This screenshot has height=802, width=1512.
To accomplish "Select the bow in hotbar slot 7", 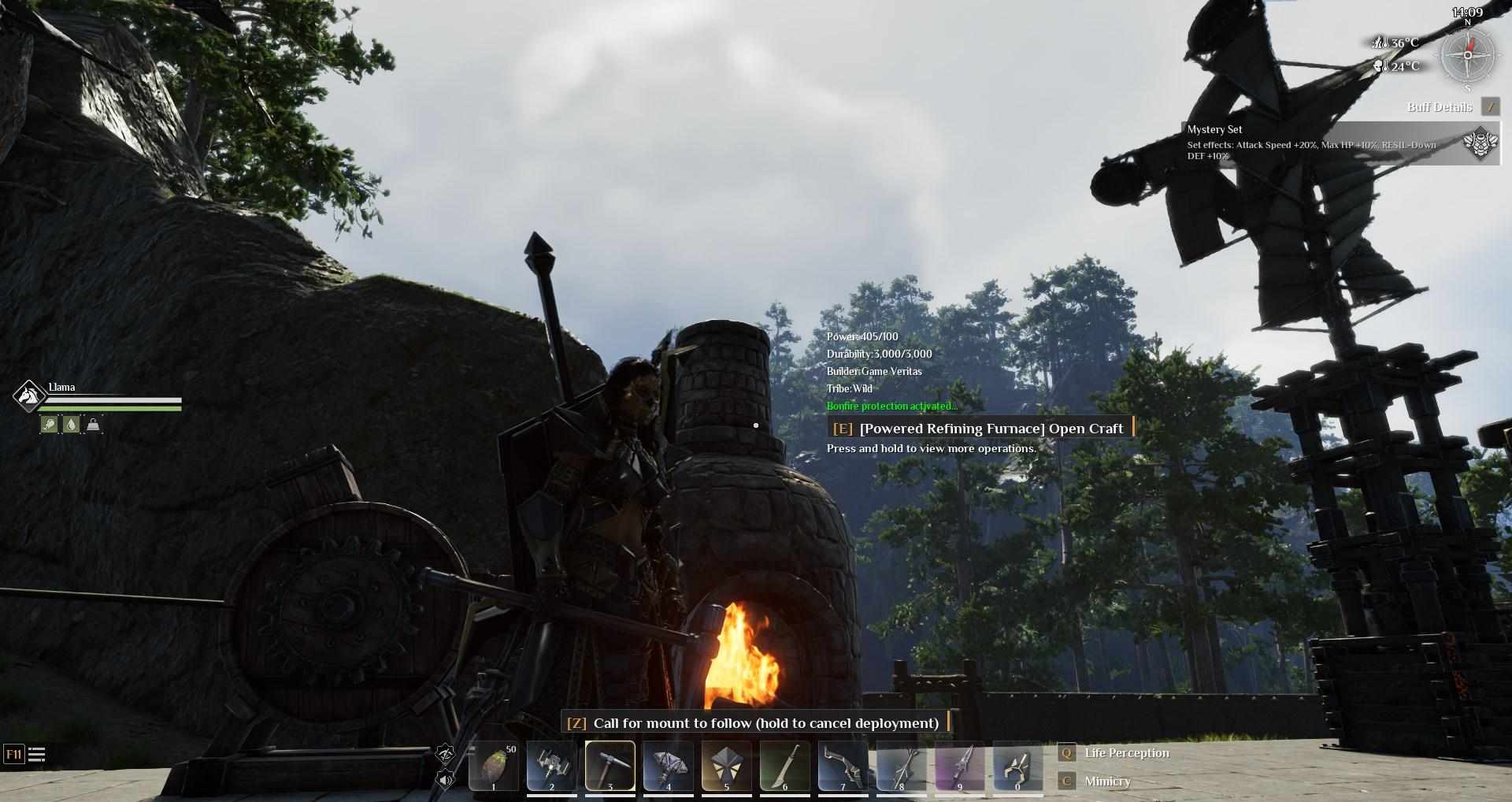I will click(x=843, y=765).
